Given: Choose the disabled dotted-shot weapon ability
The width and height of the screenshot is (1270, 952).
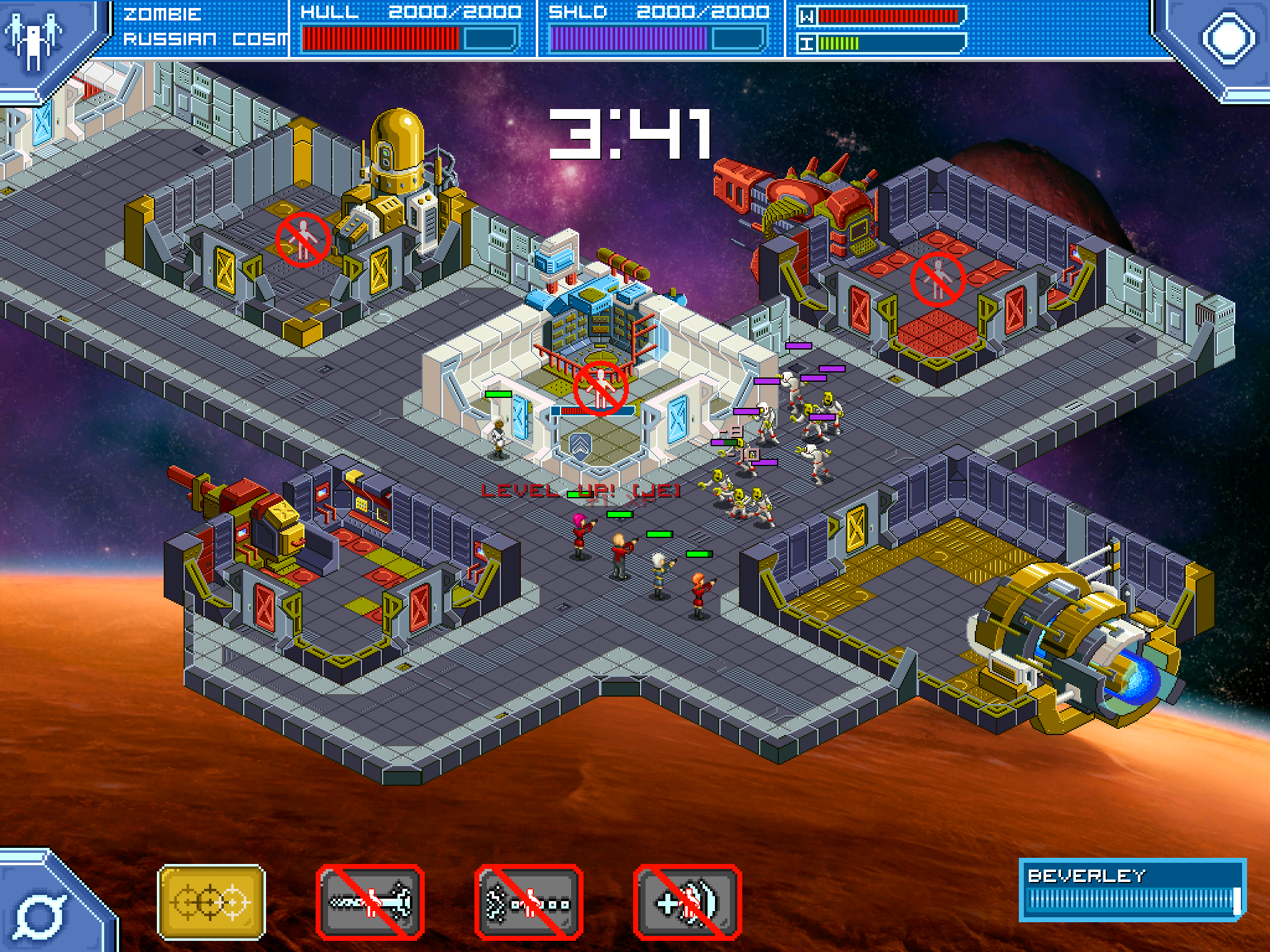Looking at the screenshot, I should click(x=529, y=902).
